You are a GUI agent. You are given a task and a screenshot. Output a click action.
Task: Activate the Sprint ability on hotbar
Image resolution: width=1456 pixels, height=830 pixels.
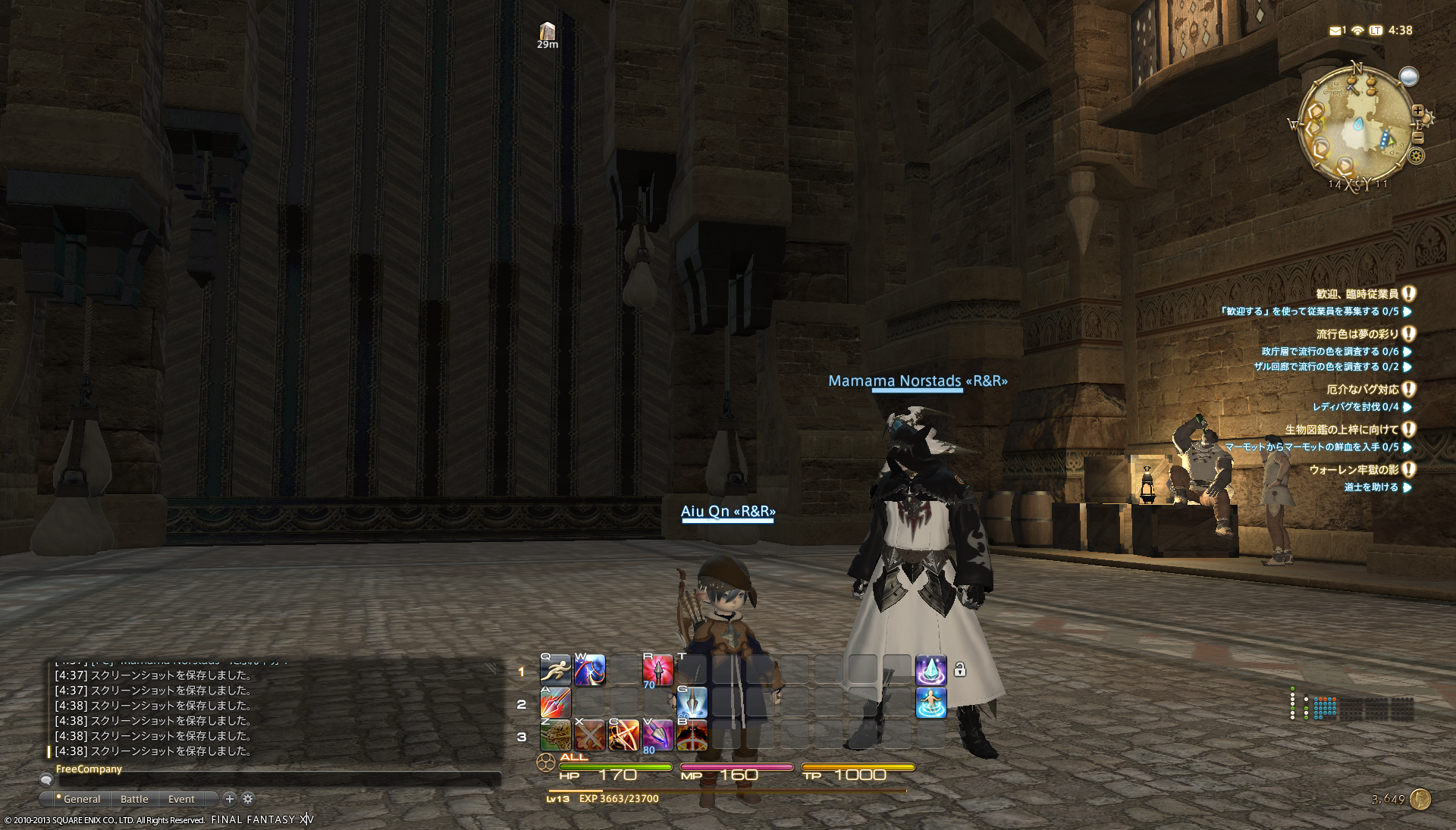coord(555,671)
